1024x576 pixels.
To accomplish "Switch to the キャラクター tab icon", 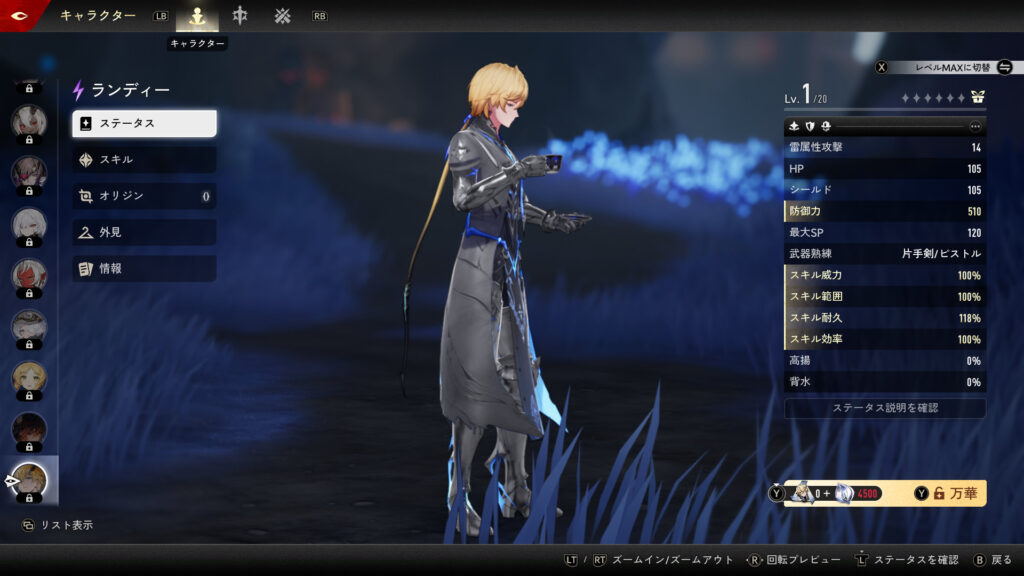I will point(198,16).
